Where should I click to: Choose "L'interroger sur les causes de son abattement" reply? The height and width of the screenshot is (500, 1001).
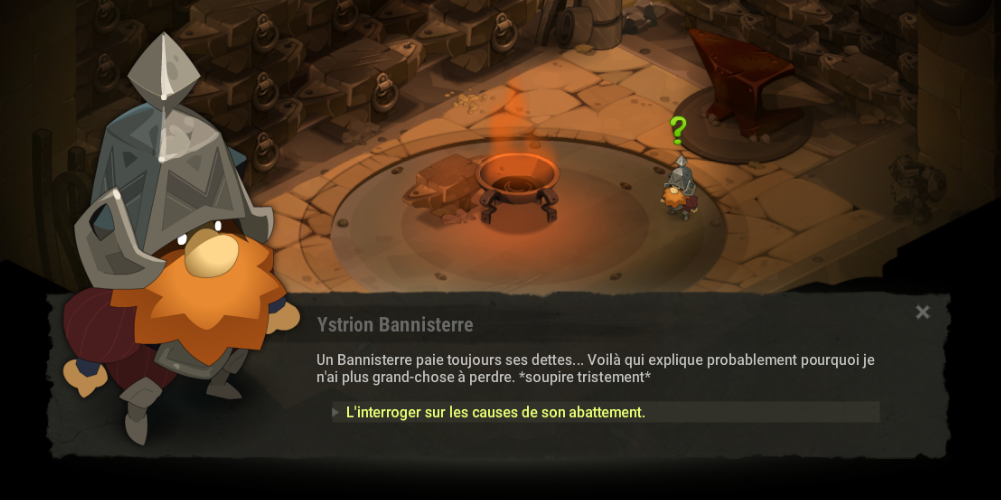[x=495, y=412]
